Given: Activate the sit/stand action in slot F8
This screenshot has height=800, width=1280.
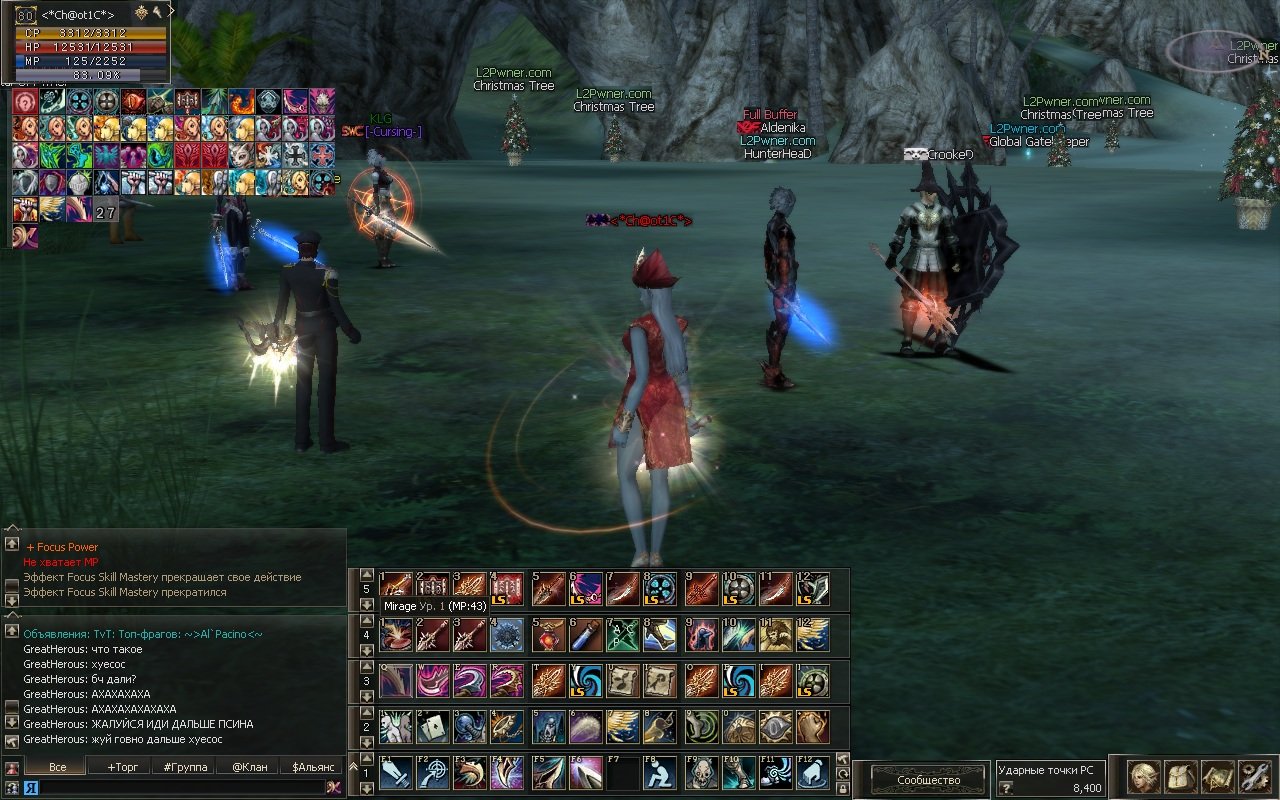Looking at the screenshot, I should 660,772.
